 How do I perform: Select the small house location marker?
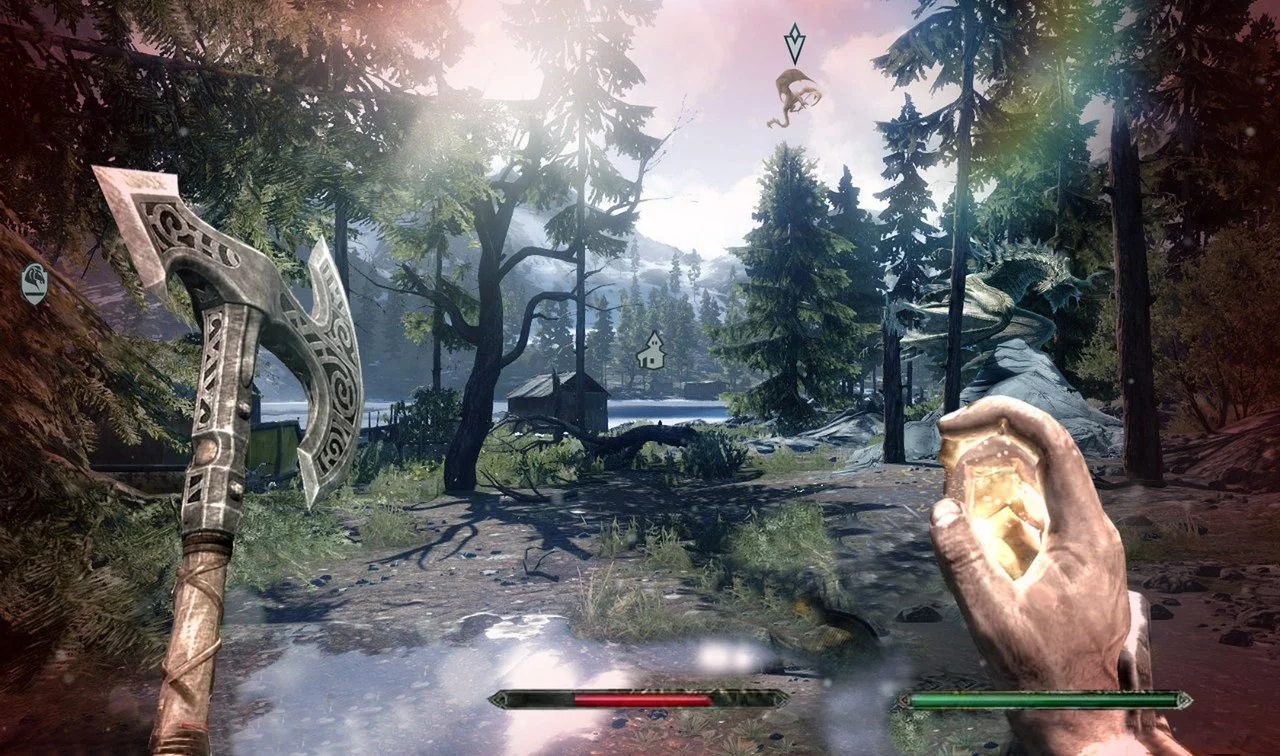point(652,350)
